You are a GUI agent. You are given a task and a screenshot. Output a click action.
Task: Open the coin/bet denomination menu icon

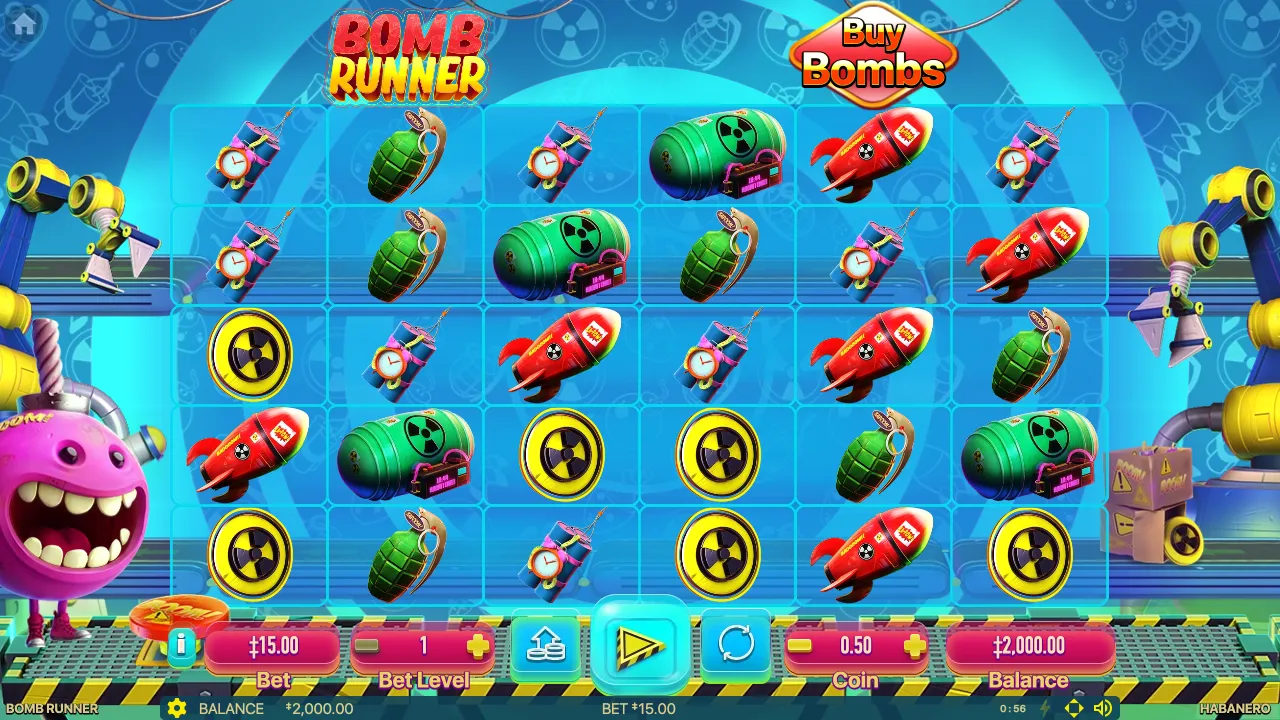tap(544, 645)
